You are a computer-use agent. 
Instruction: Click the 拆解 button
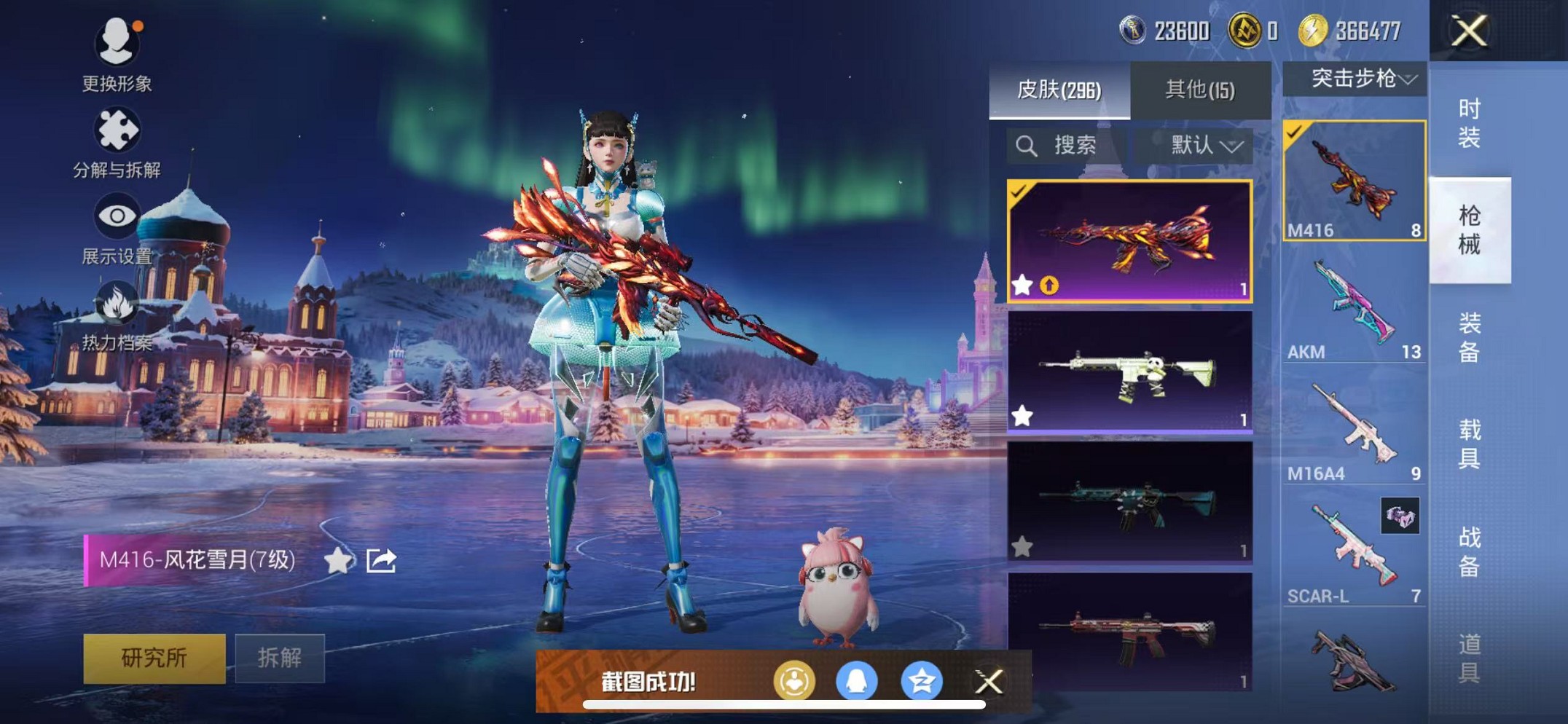click(x=281, y=657)
